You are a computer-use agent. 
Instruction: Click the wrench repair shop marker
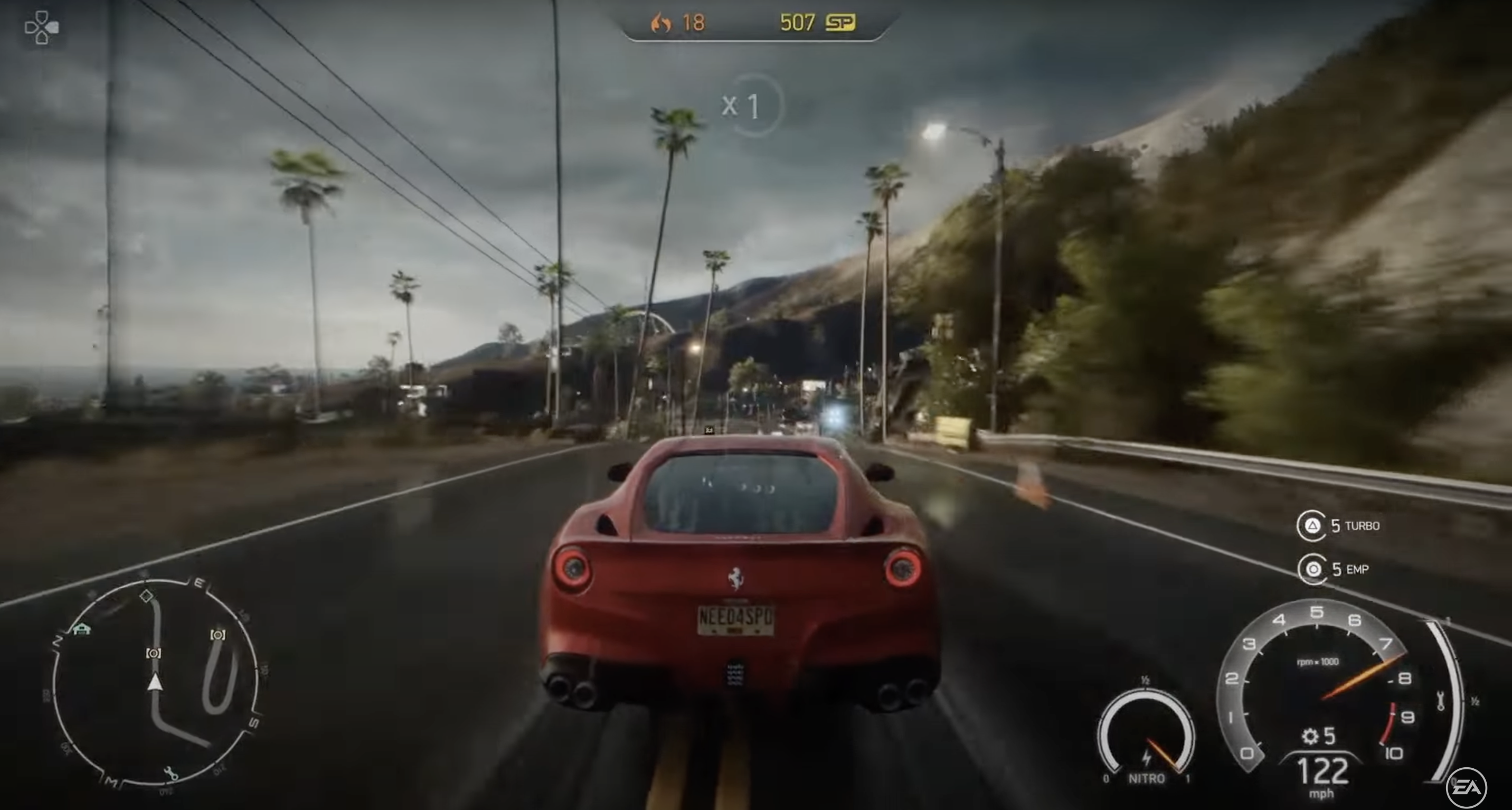tap(171, 773)
